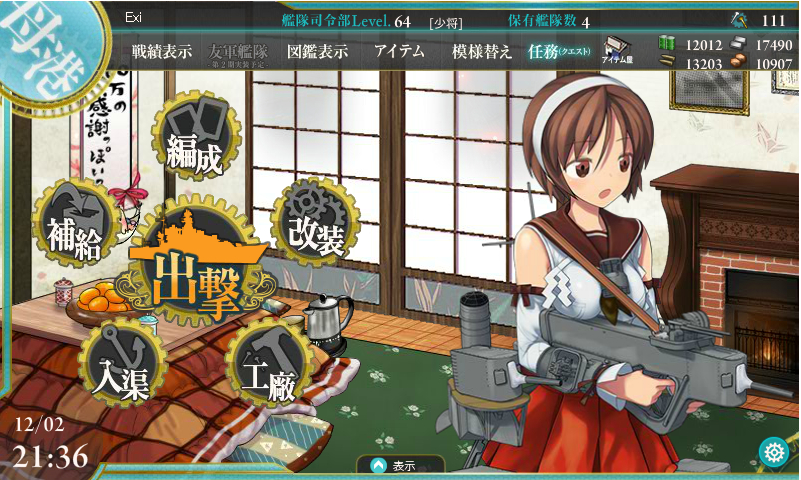The image size is (801, 480).
Task: Open the 編成 fleet composition menu
Action: pyautogui.click(x=195, y=145)
